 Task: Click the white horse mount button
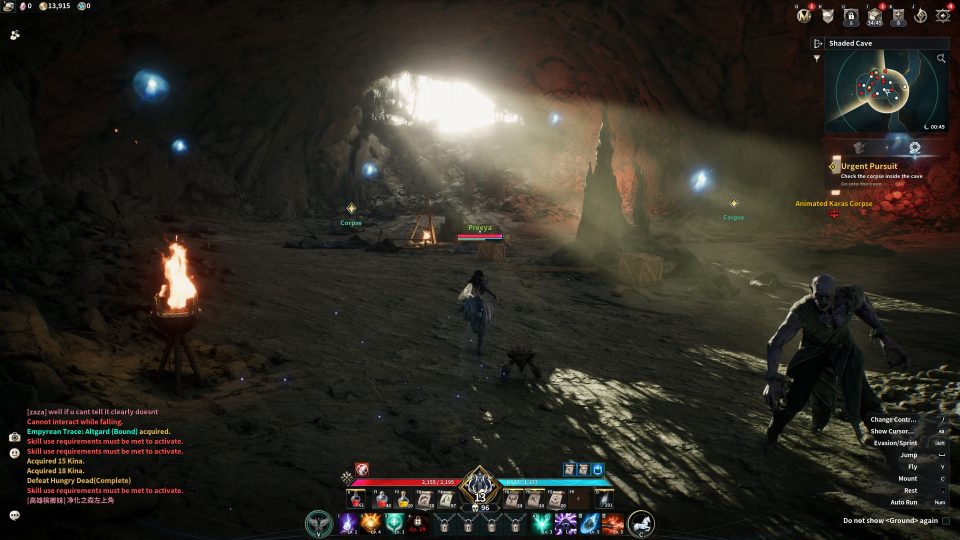pyautogui.click(x=641, y=522)
